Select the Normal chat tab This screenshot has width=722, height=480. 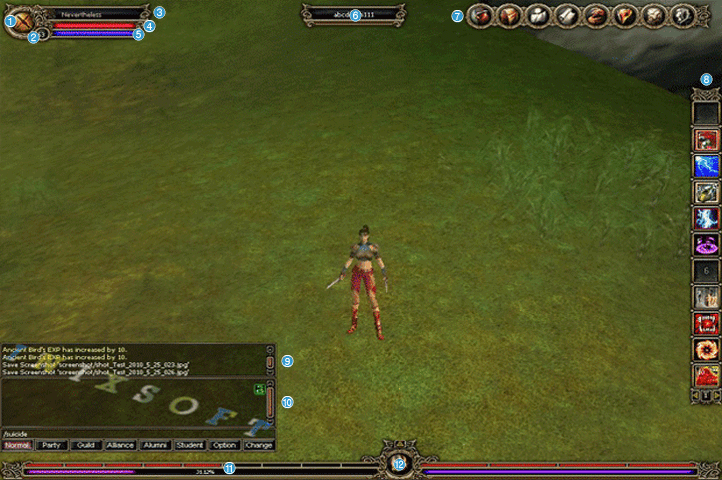click(17, 445)
